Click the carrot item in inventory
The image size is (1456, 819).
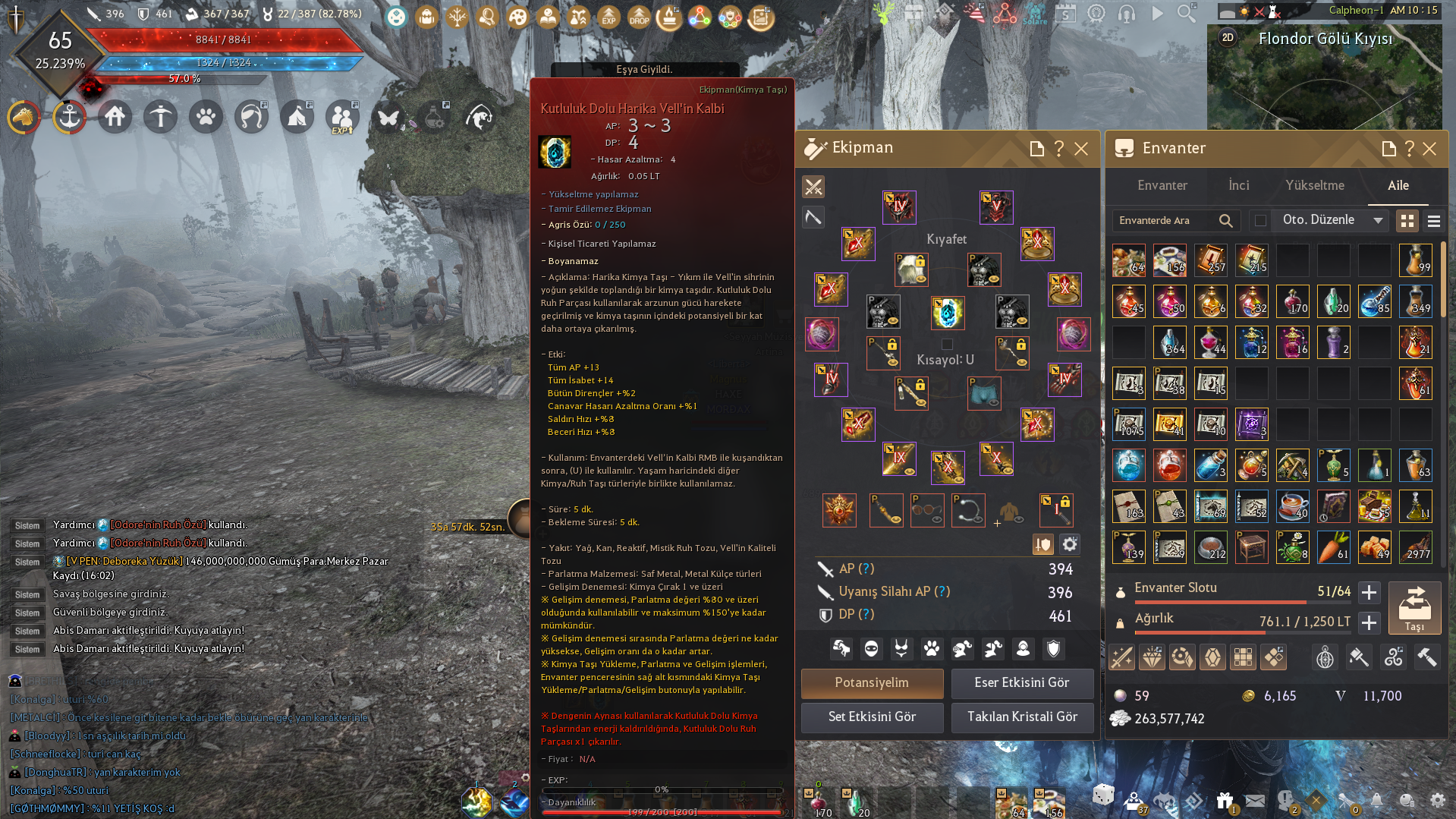click(x=1333, y=547)
